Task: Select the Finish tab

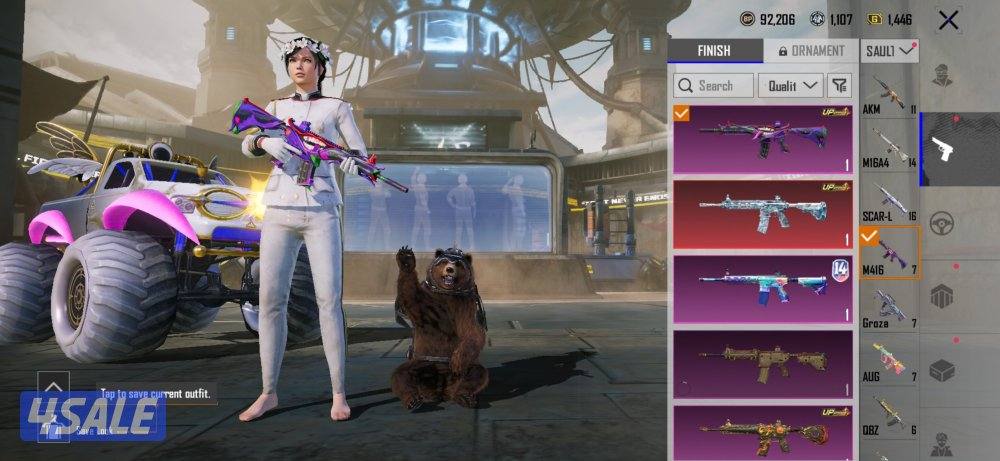Action: click(714, 51)
